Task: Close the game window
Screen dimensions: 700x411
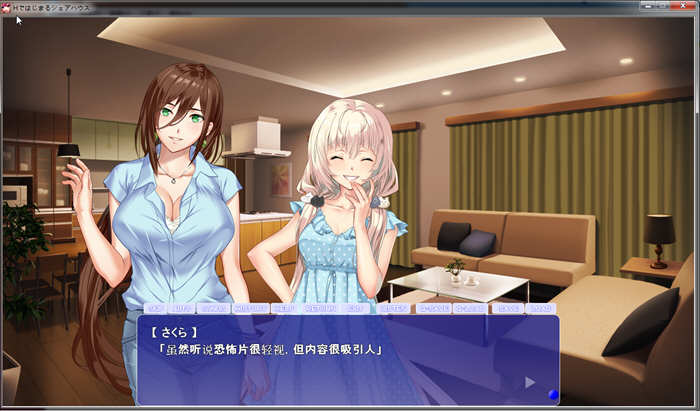Action: coord(683,6)
